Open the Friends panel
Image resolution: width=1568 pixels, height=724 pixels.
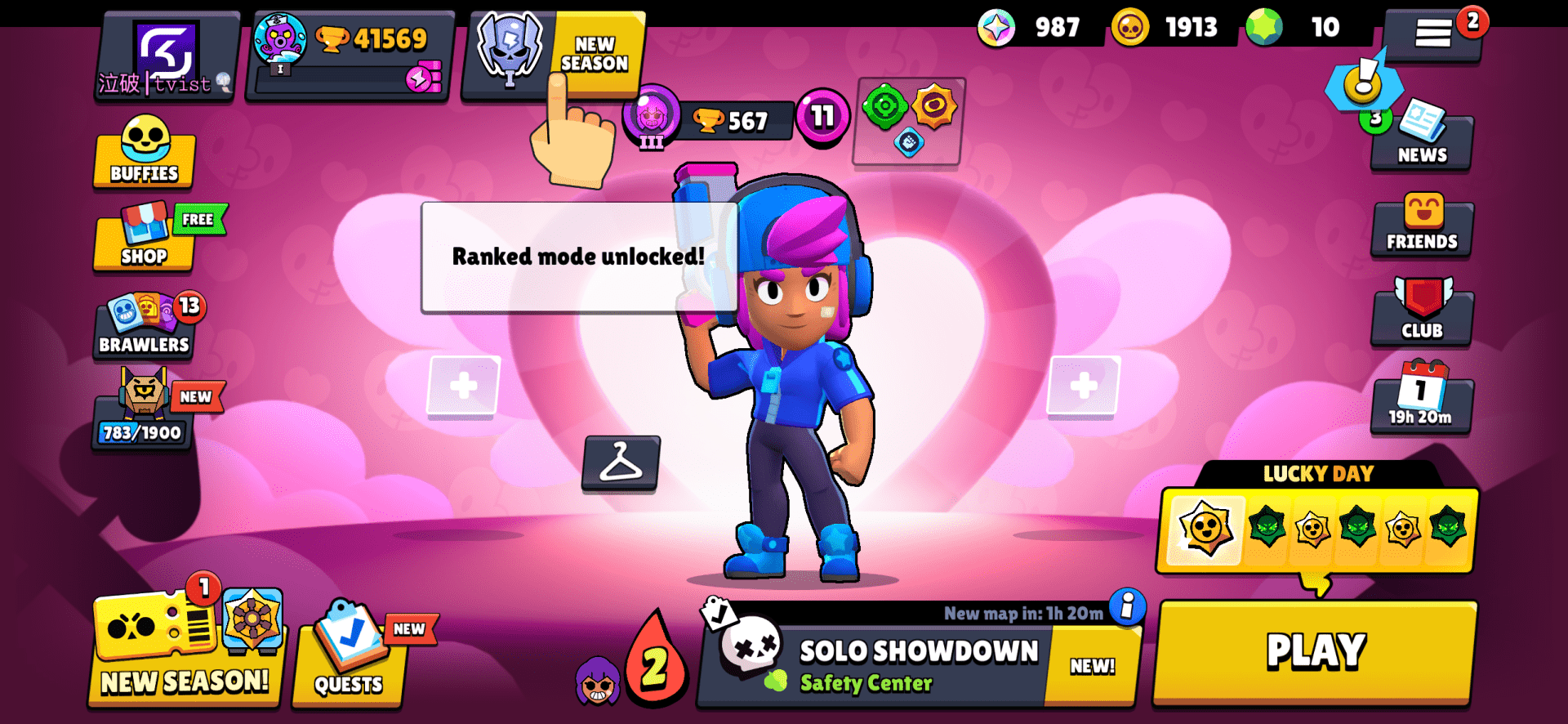[1421, 226]
